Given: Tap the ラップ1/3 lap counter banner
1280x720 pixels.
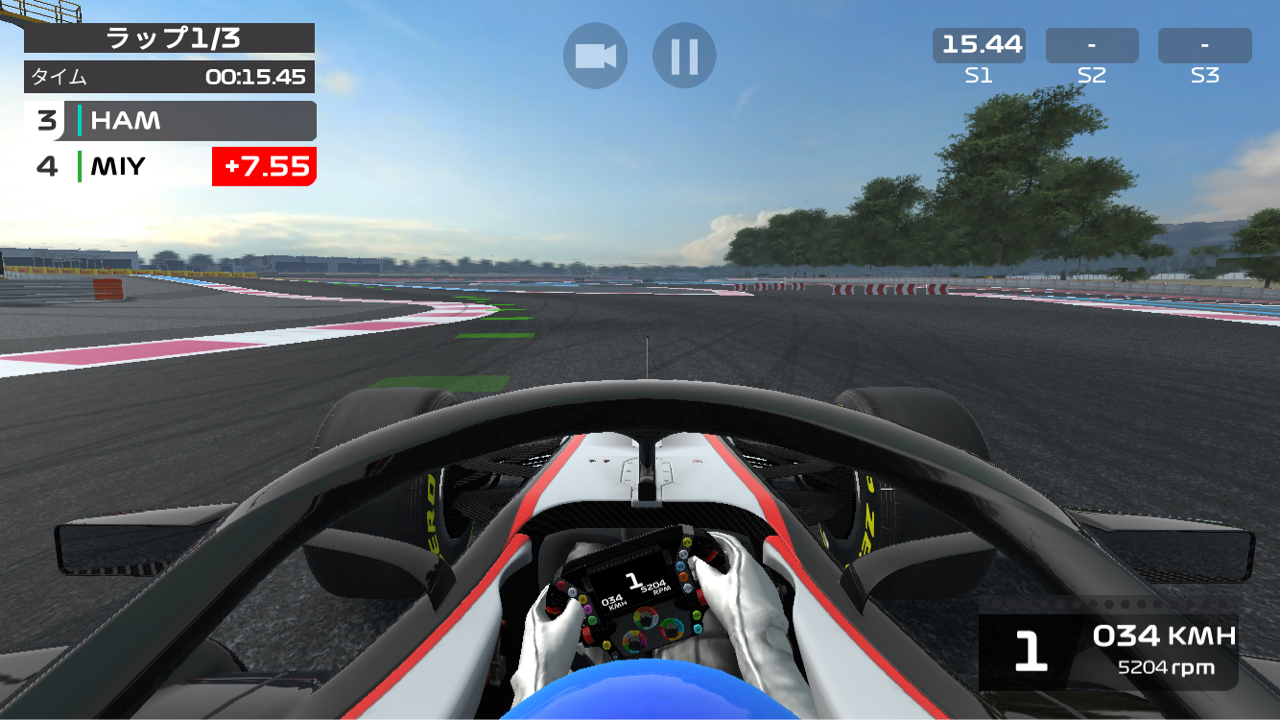Looking at the screenshot, I should click(170, 40).
